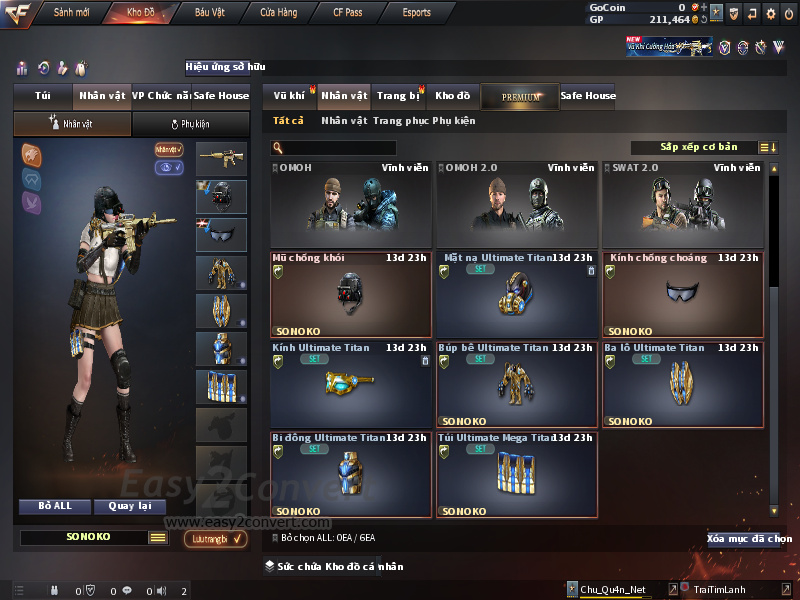This screenshot has height=600, width=800.
Task: Open the Esports menu
Action: [x=416, y=12]
